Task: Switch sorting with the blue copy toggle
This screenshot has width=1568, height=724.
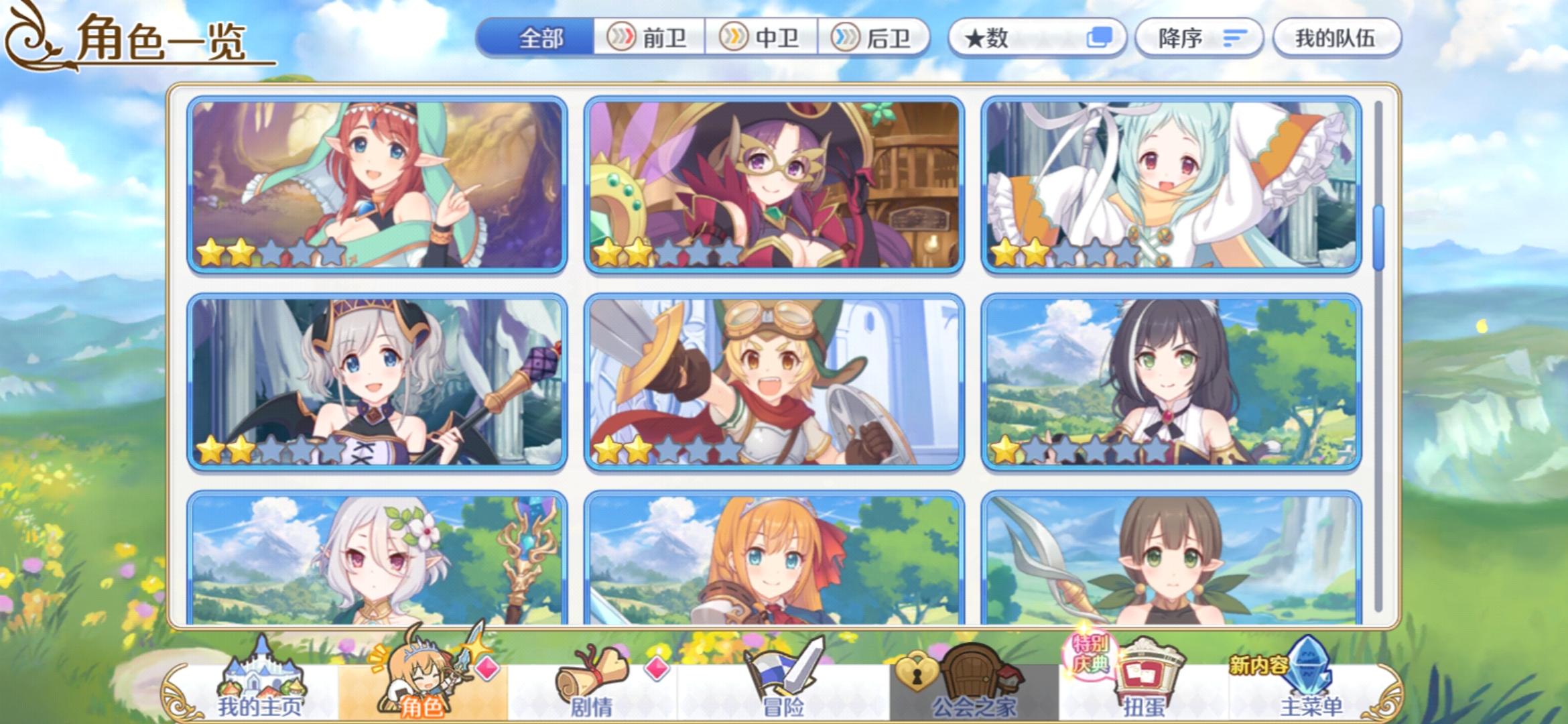Action: point(1101,38)
